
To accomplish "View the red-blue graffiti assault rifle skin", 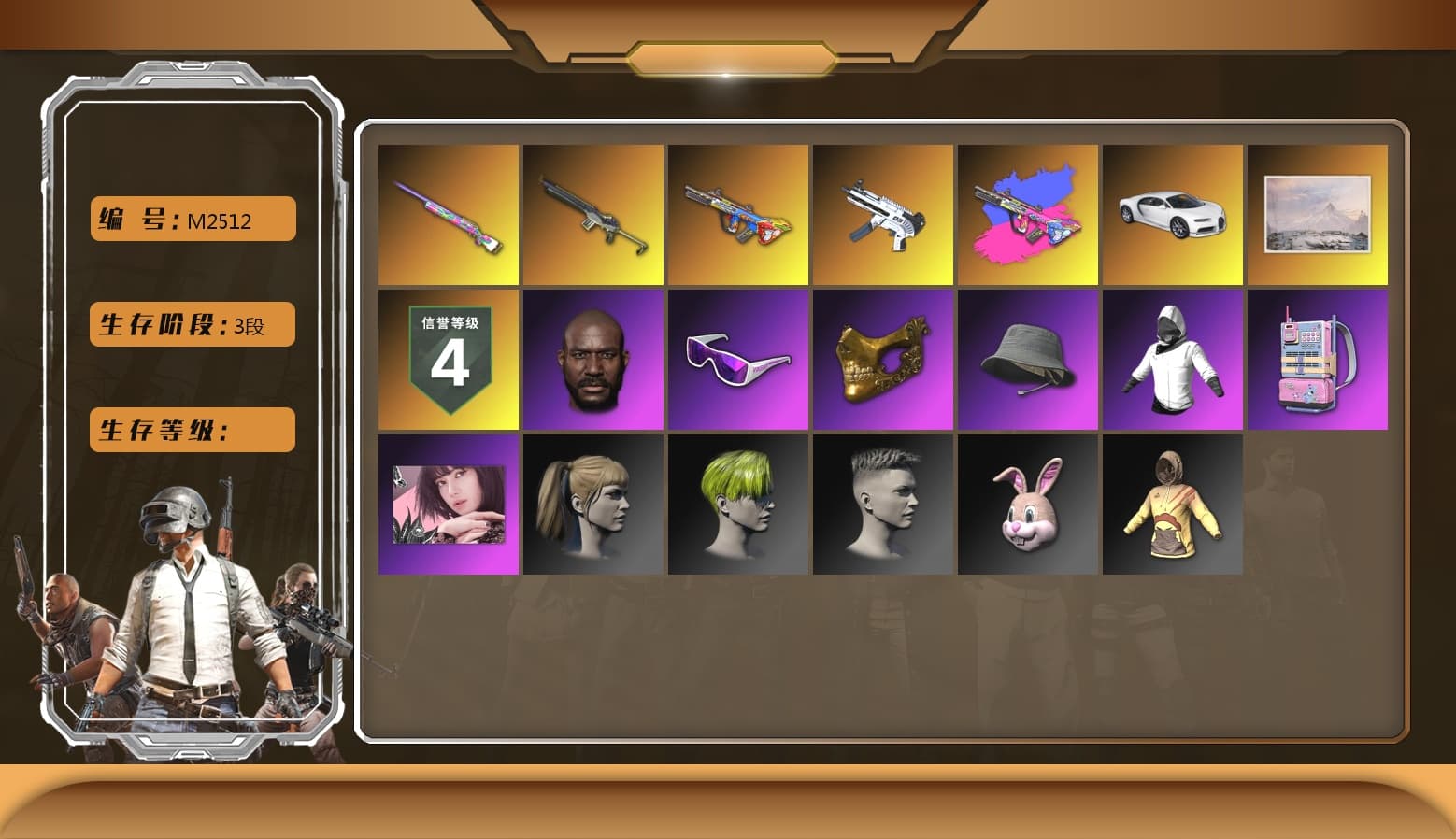I will point(737,215).
